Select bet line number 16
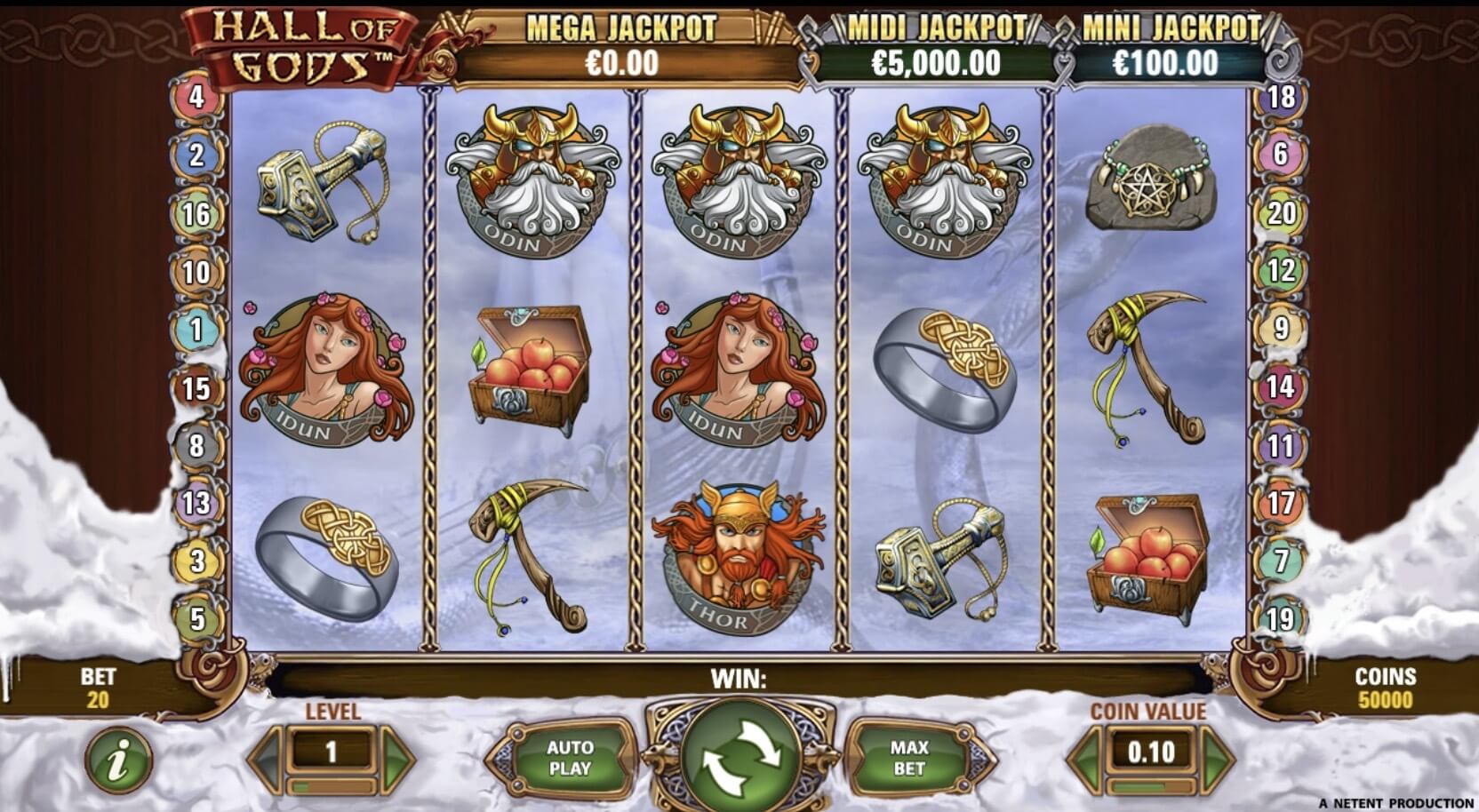Viewport: 1479px width, 812px height. (x=196, y=213)
